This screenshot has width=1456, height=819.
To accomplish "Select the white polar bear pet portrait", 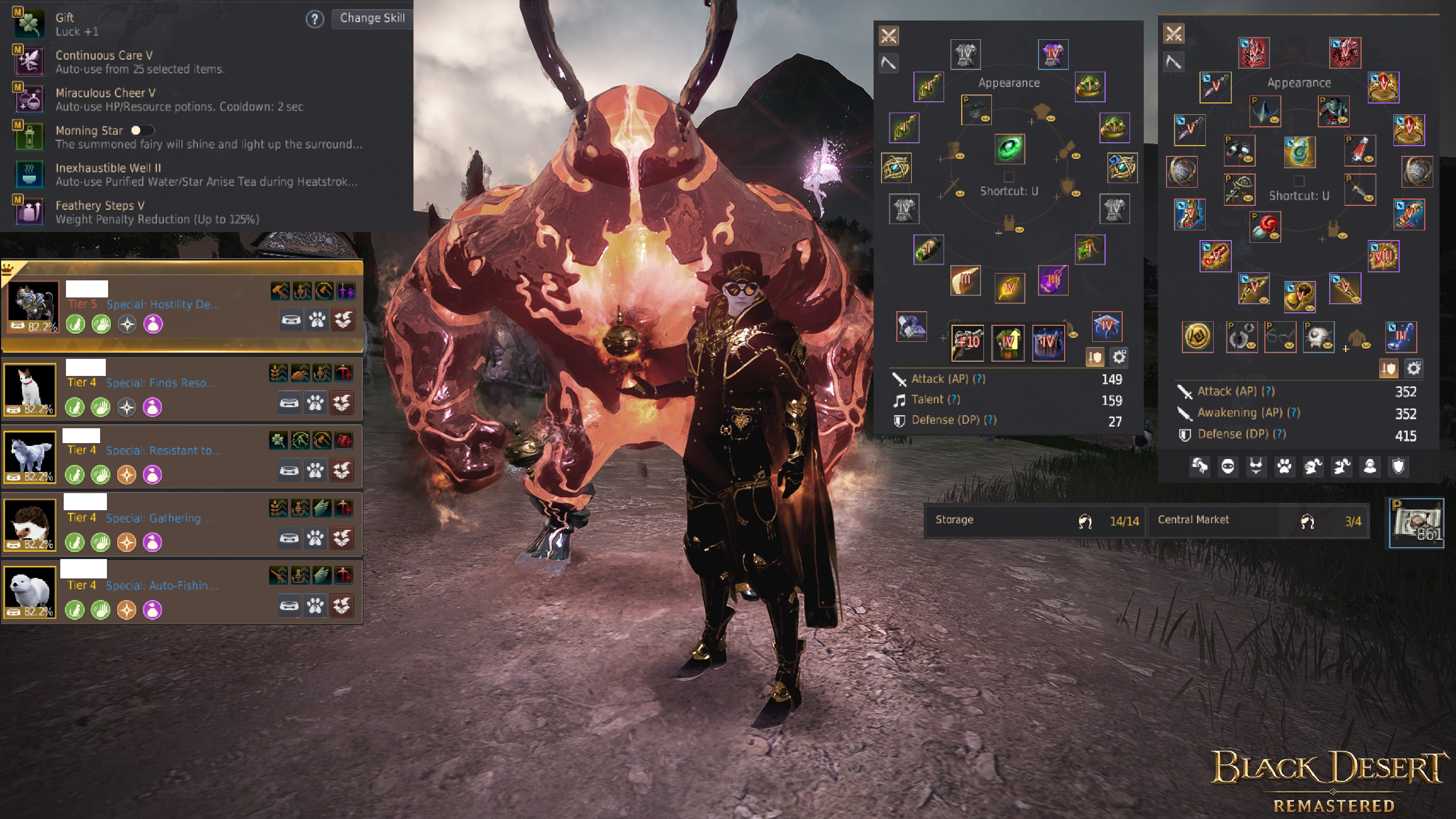I will 30,592.
